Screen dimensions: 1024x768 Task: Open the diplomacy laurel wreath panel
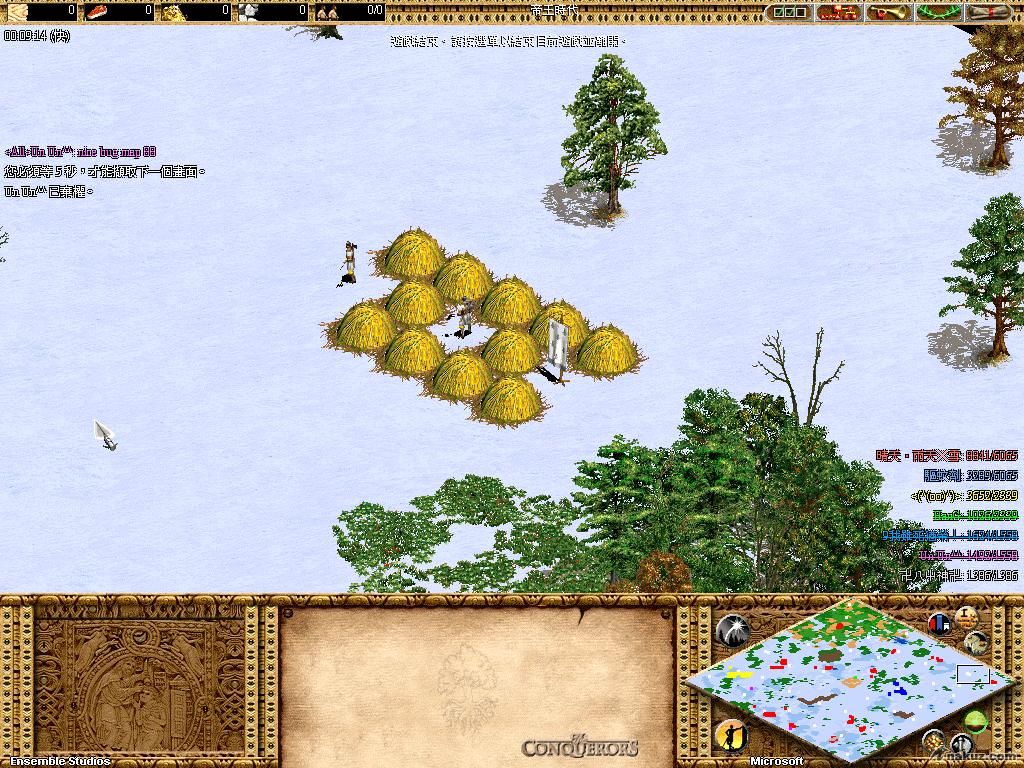(938, 12)
